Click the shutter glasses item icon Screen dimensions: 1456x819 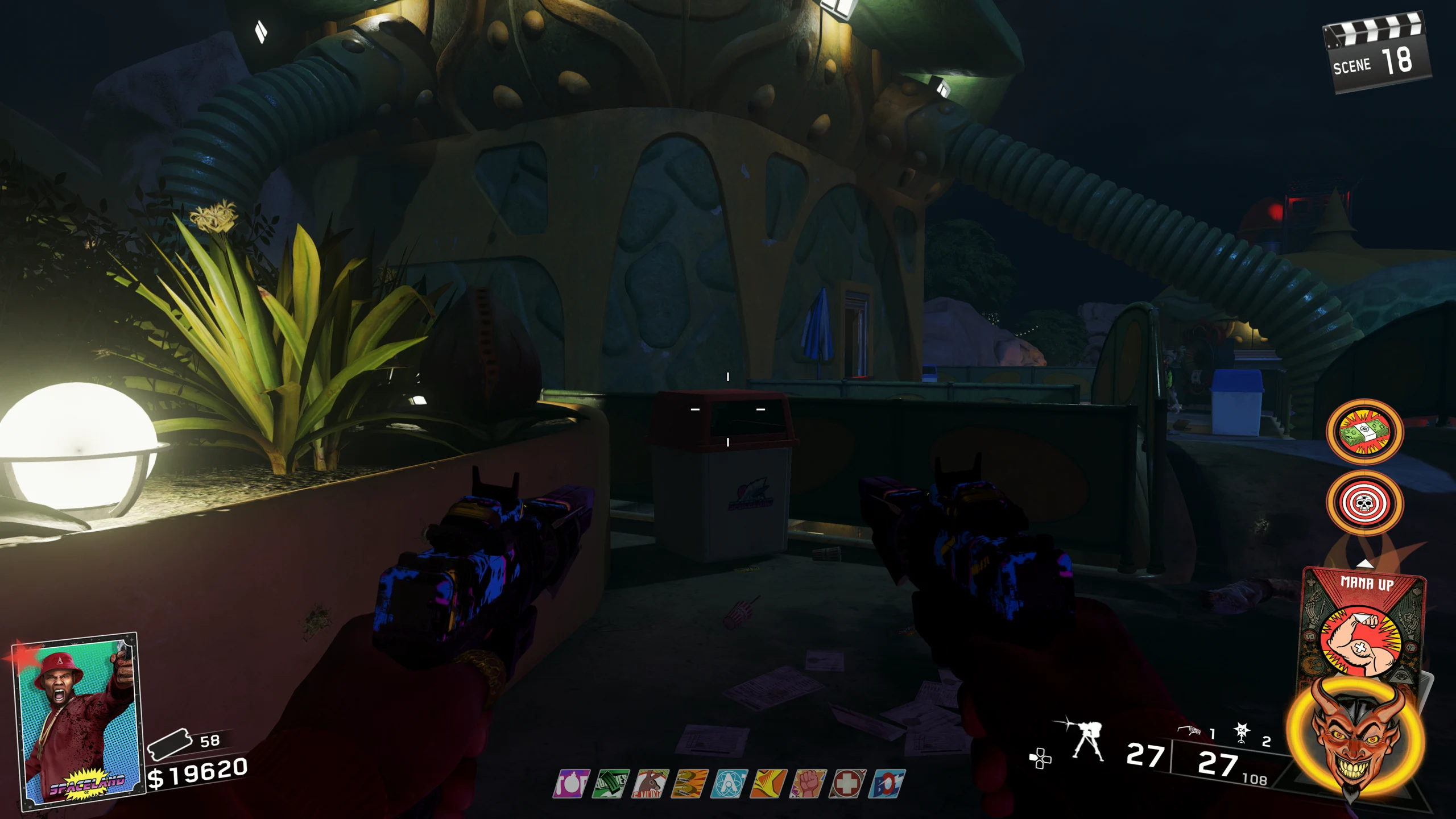click(x=1189, y=731)
